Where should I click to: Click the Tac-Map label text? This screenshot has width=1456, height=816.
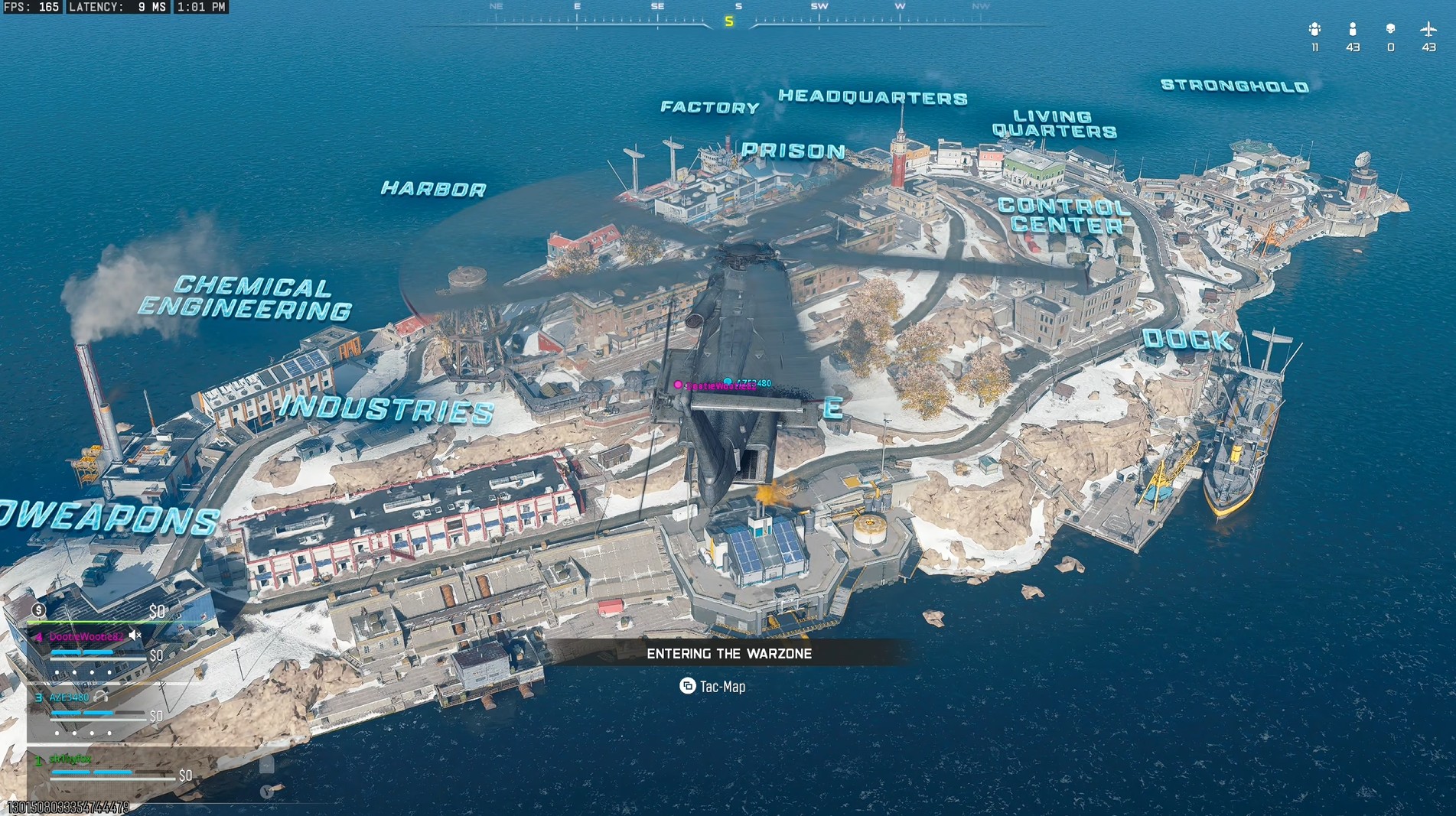pos(721,688)
